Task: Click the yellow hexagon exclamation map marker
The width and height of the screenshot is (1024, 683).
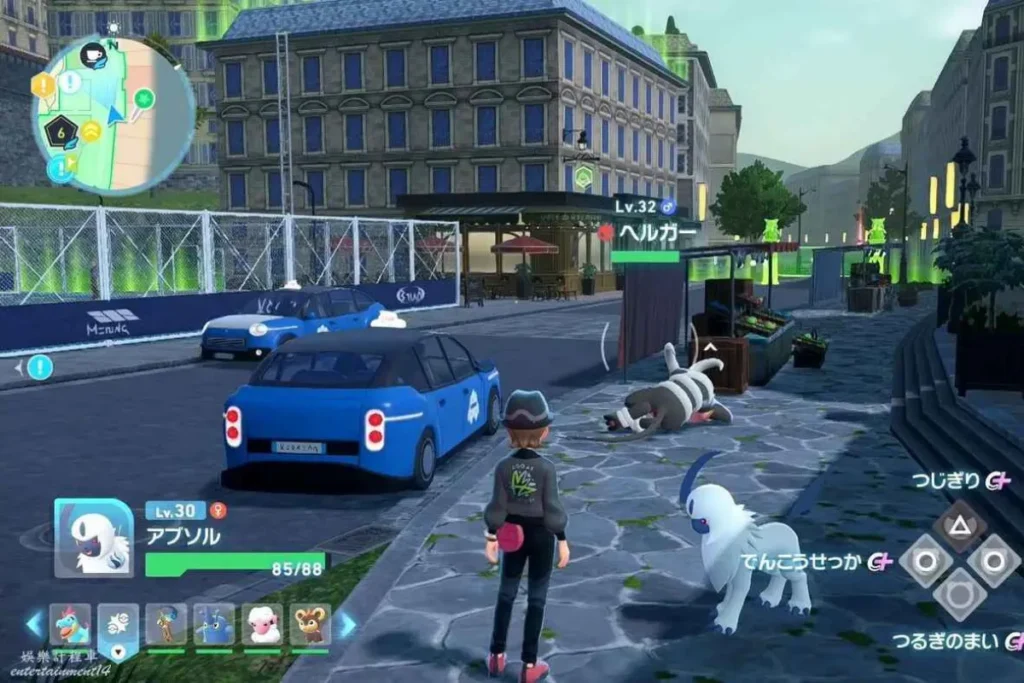Action: click(43, 86)
